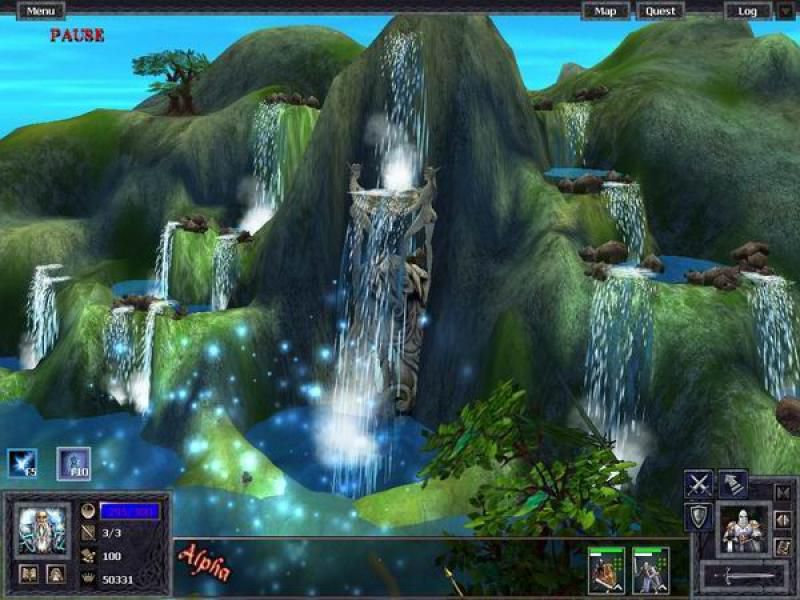Show the Quest panel

(660, 11)
